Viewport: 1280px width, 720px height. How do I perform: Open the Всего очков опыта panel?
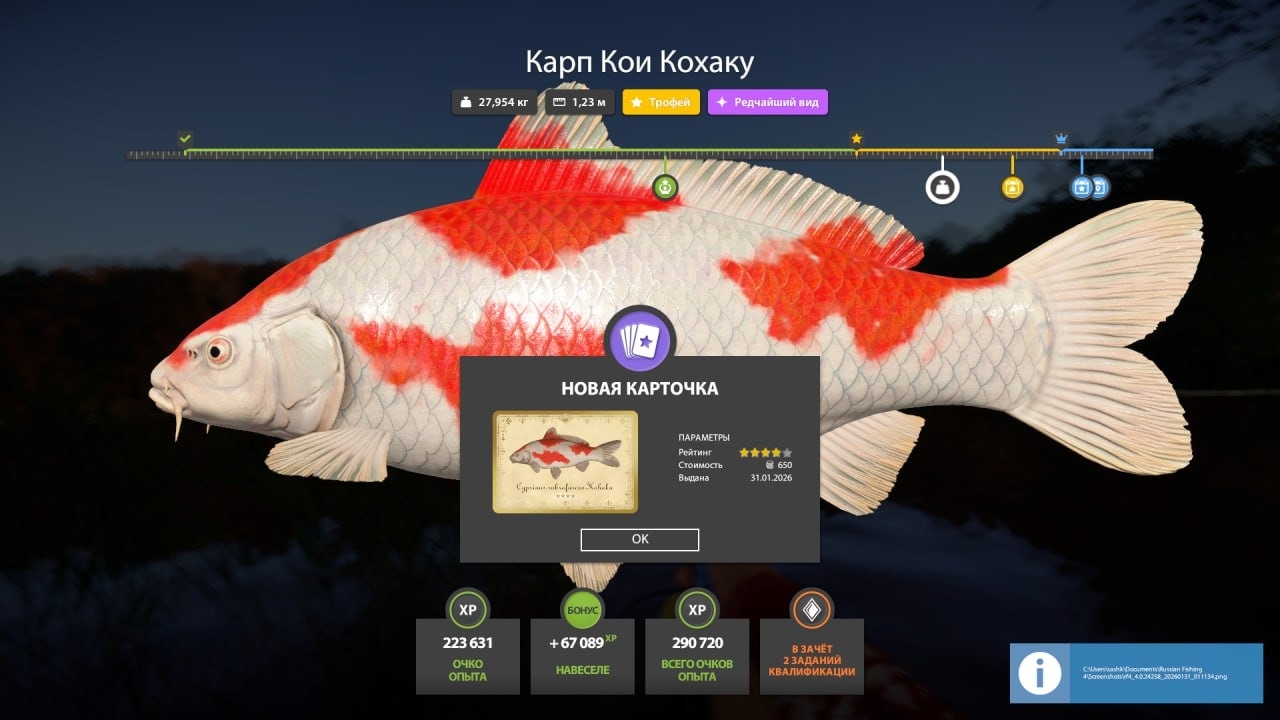pos(697,655)
